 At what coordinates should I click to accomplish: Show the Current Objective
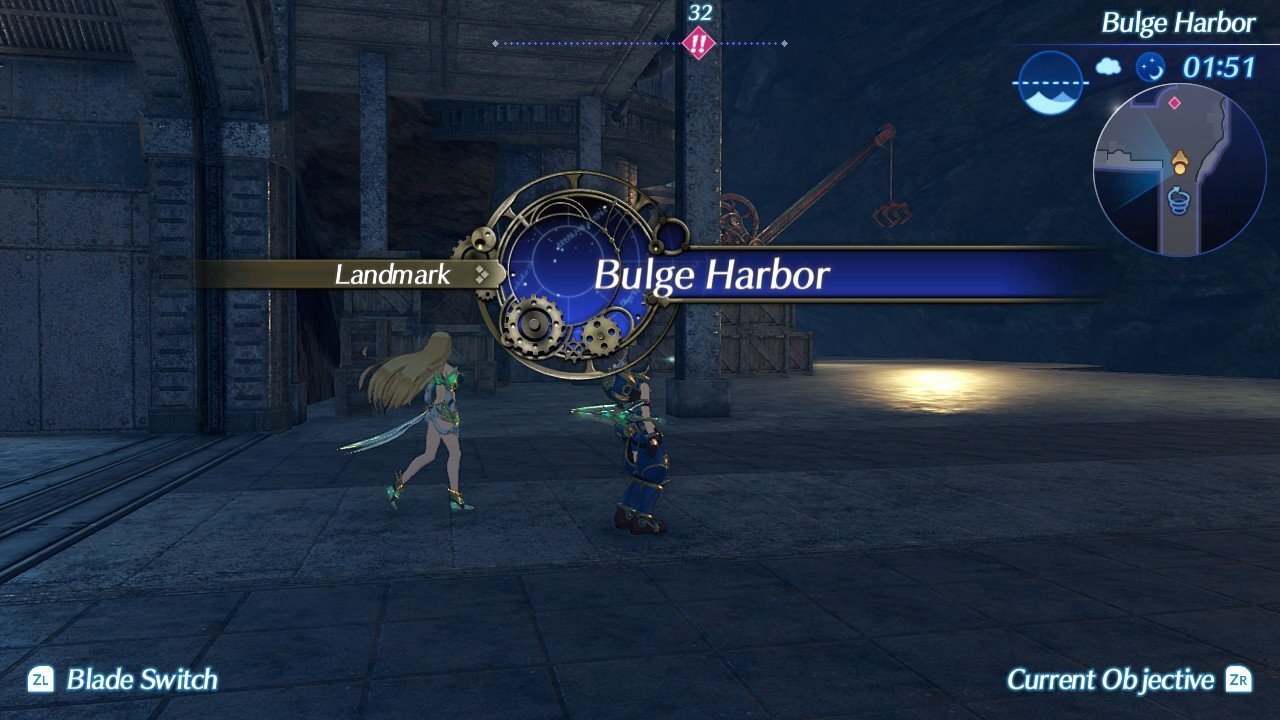1110,680
